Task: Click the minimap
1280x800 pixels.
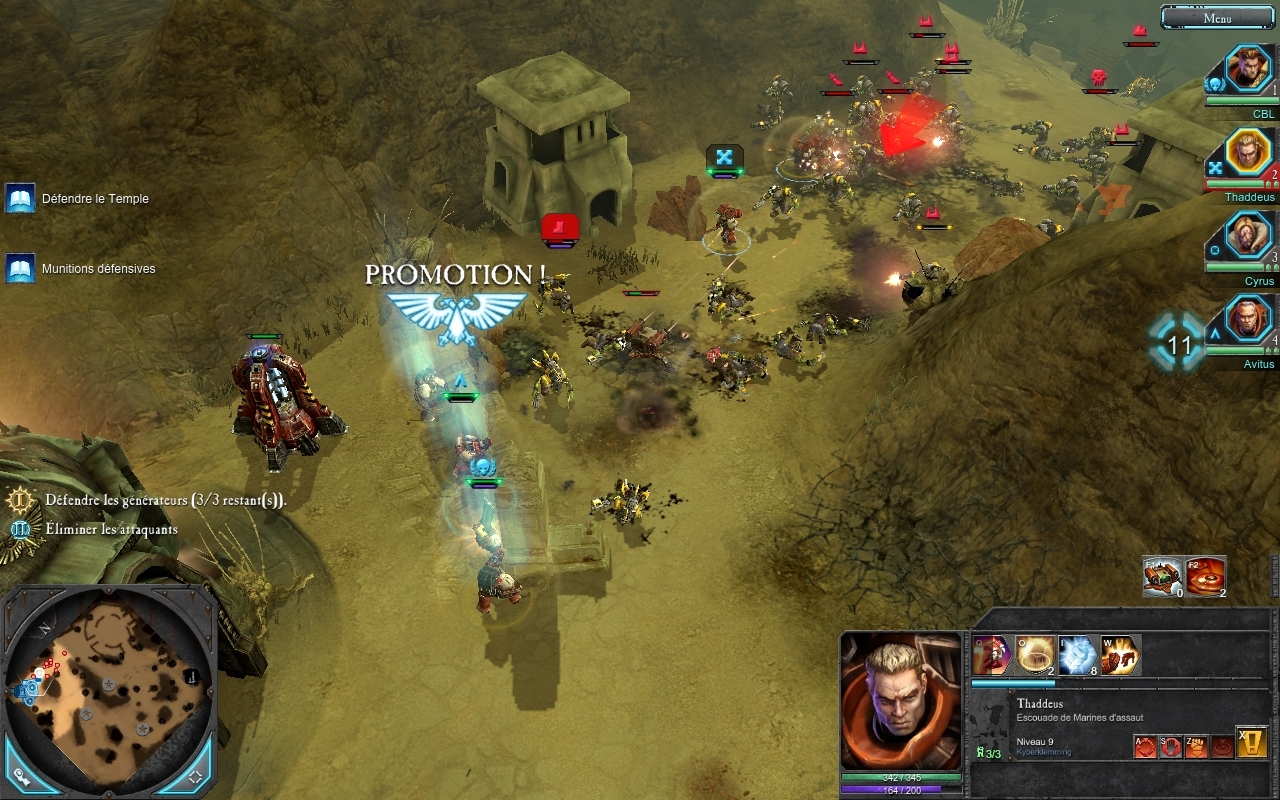Action: click(108, 678)
